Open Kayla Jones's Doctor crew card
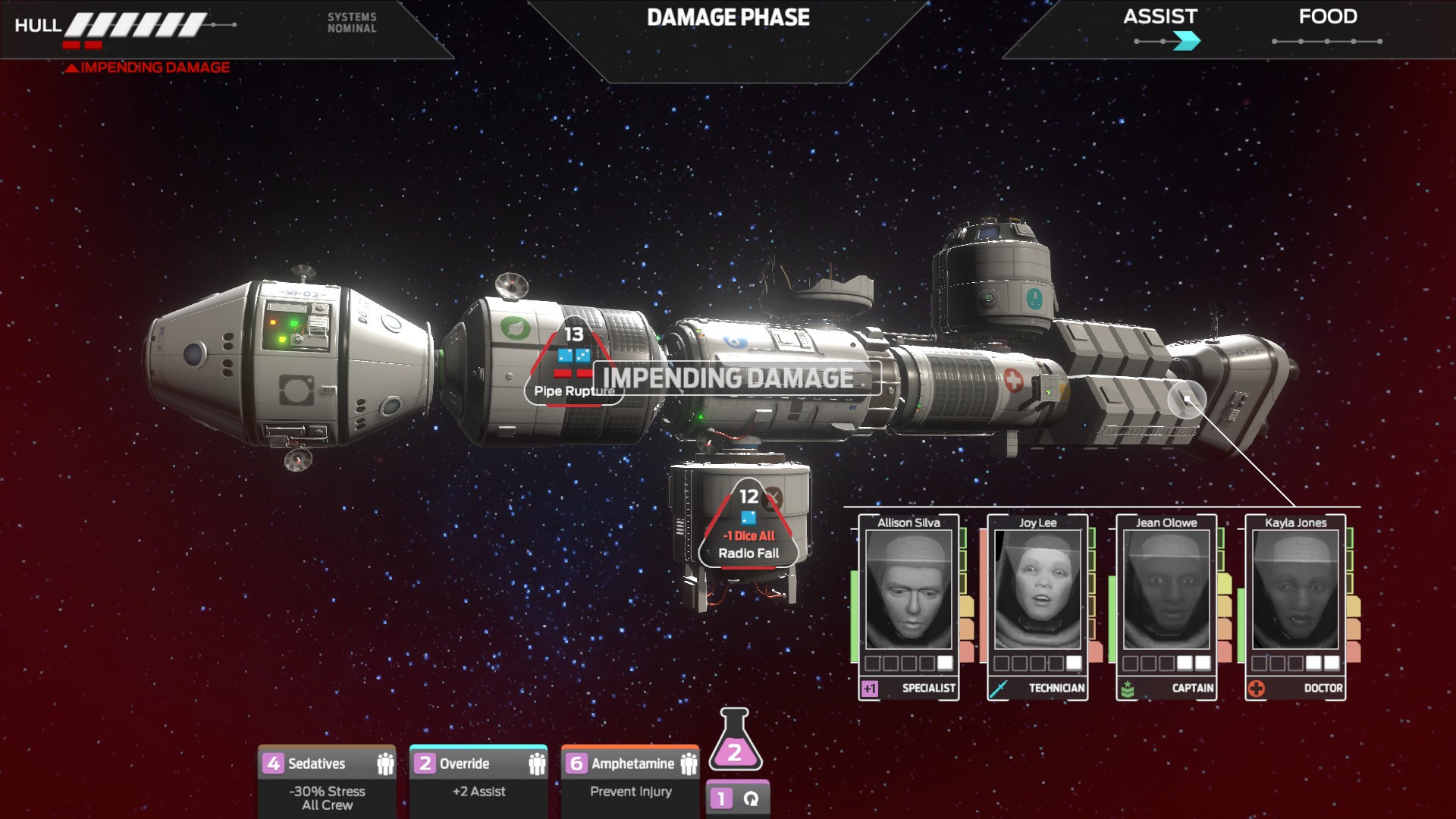This screenshot has height=819, width=1456. 1295,607
